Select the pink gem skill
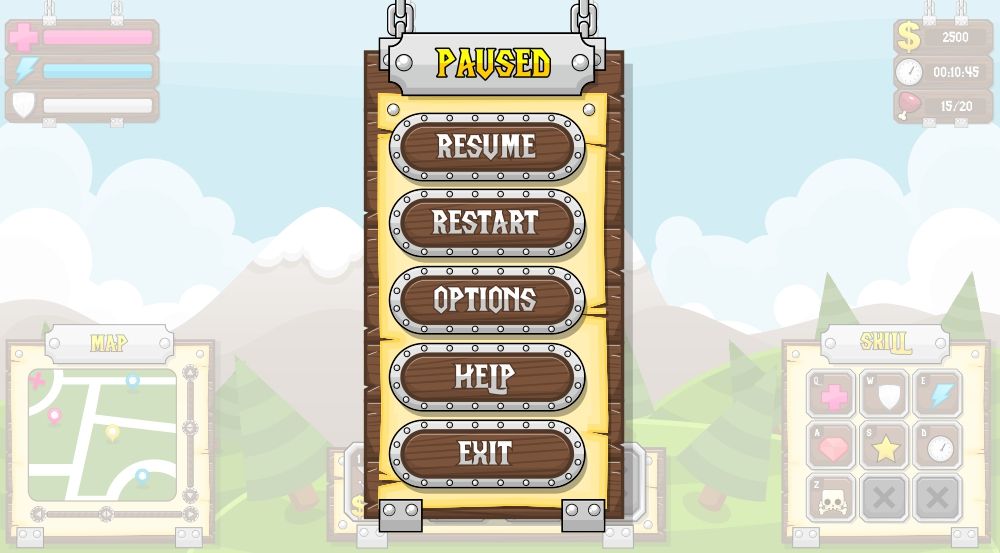This screenshot has height=553, width=1000. click(x=832, y=446)
